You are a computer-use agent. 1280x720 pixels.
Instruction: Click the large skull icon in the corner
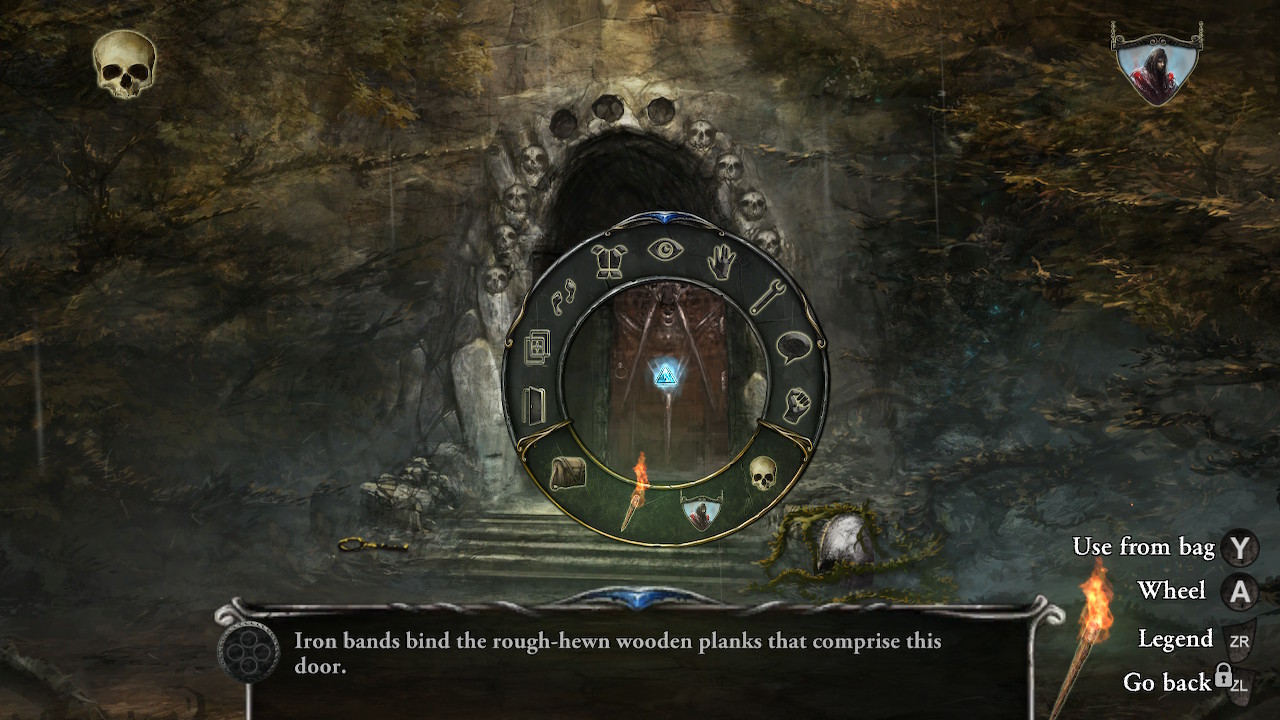[x=125, y=64]
